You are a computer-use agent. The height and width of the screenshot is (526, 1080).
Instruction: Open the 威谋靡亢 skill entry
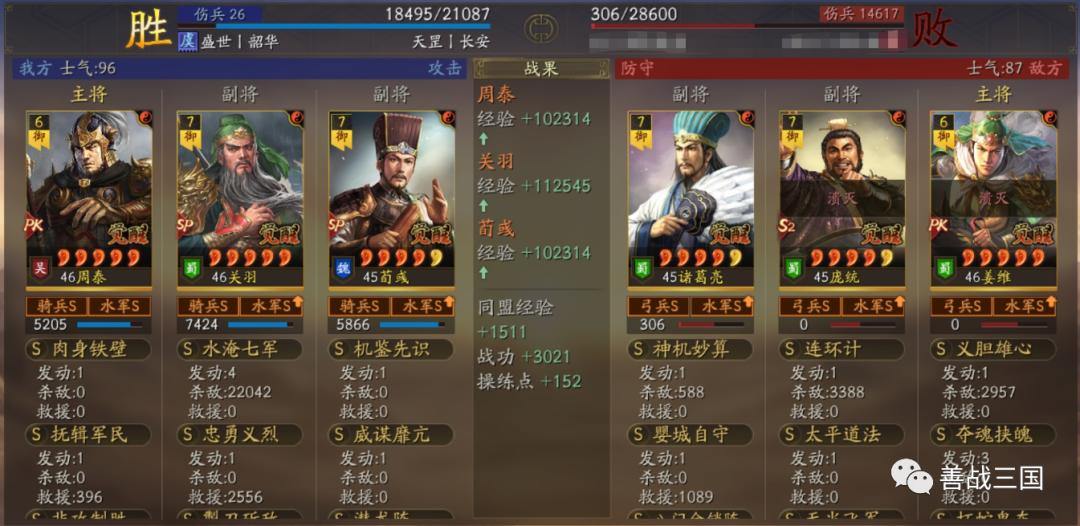click(391, 435)
